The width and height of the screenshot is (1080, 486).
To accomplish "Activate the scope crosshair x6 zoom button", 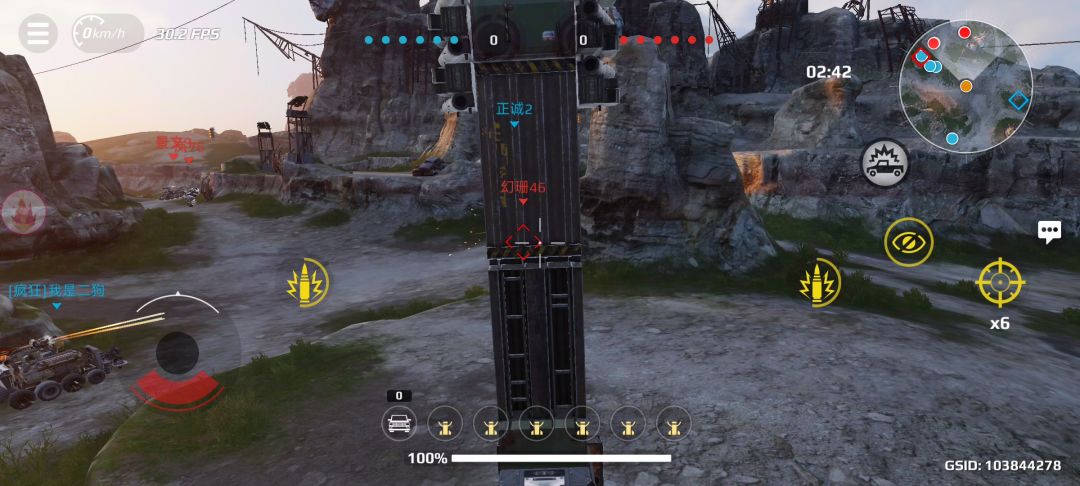I will click(999, 282).
